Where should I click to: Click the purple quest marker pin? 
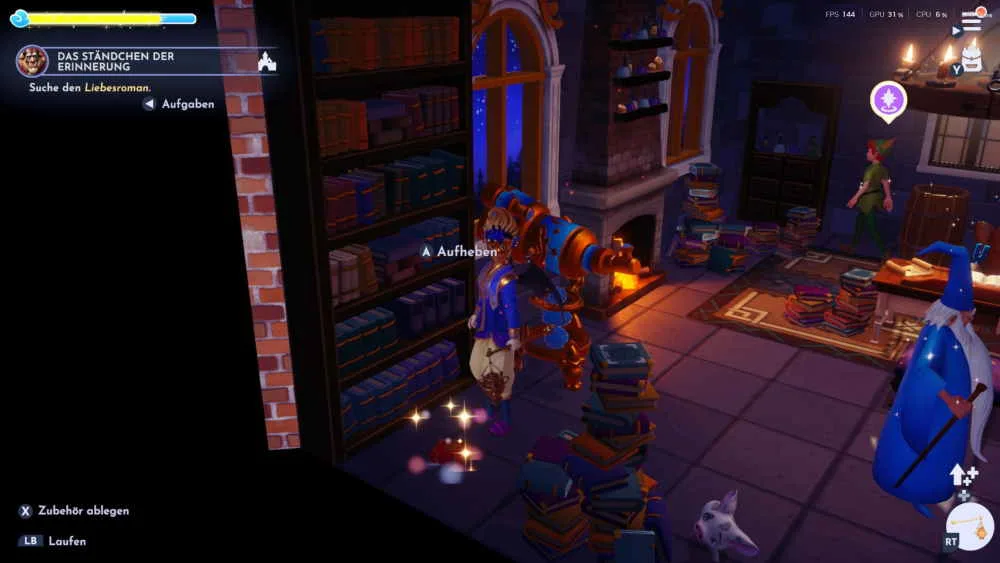888,100
